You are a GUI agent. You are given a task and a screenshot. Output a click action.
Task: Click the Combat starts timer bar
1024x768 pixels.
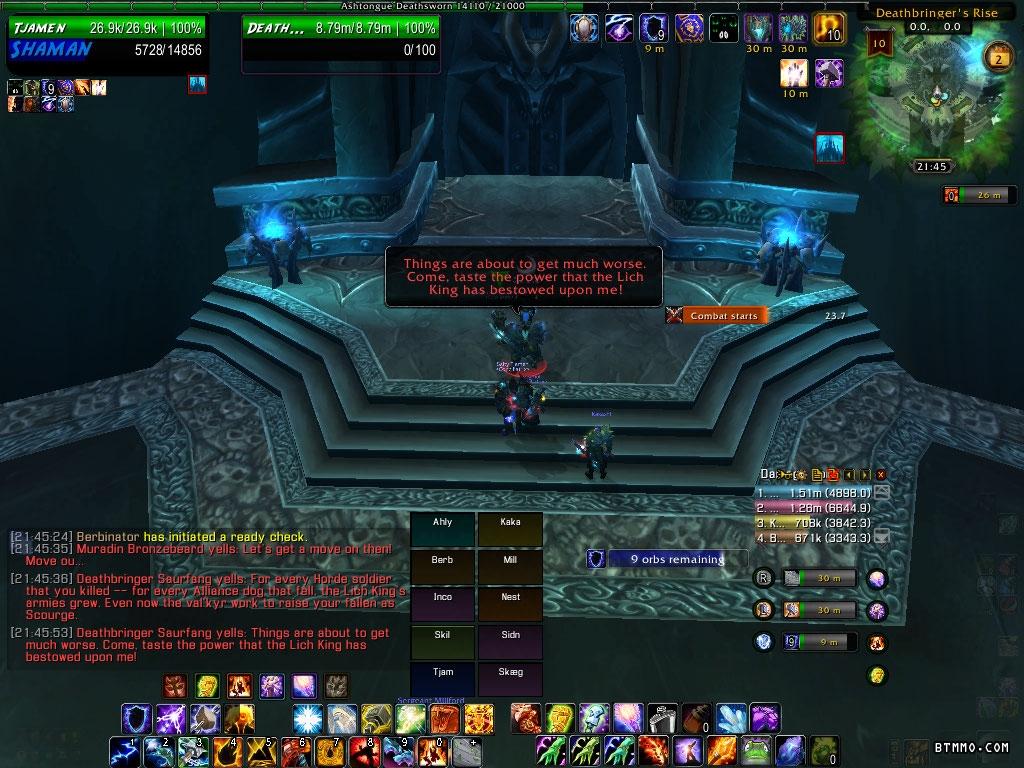coord(717,315)
